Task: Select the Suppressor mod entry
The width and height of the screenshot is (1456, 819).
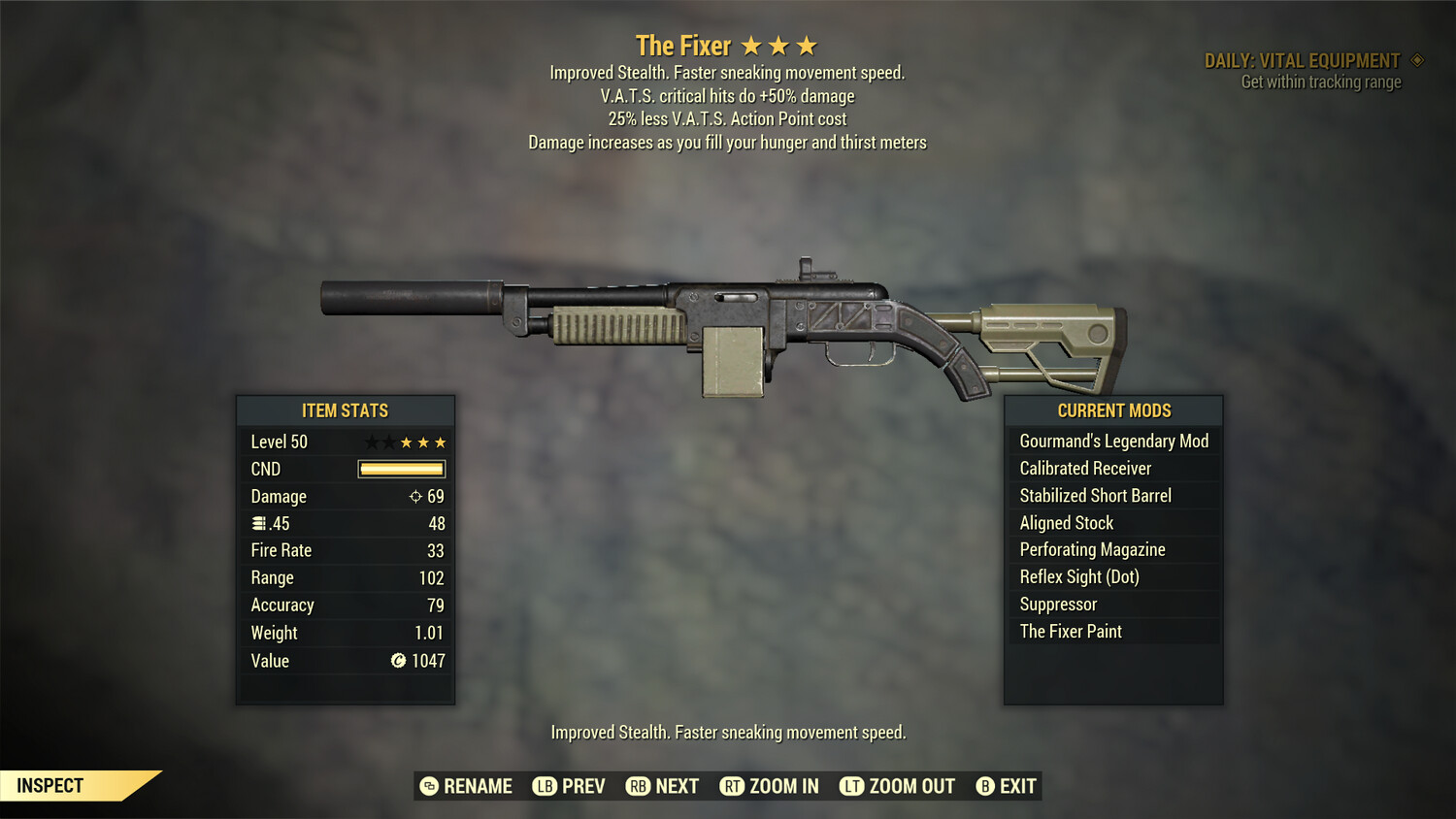Action: click(x=1057, y=604)
